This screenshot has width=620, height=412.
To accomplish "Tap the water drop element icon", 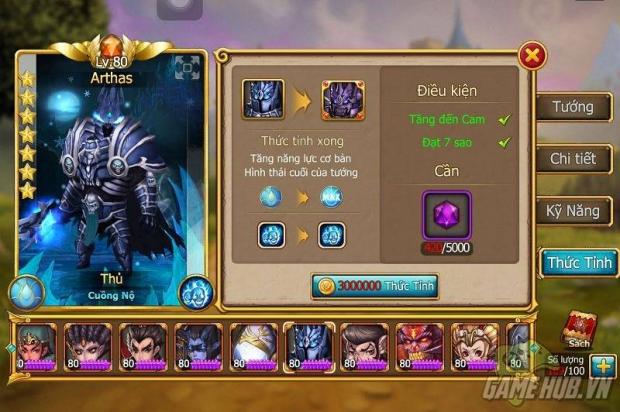I will tap(26, 291).
